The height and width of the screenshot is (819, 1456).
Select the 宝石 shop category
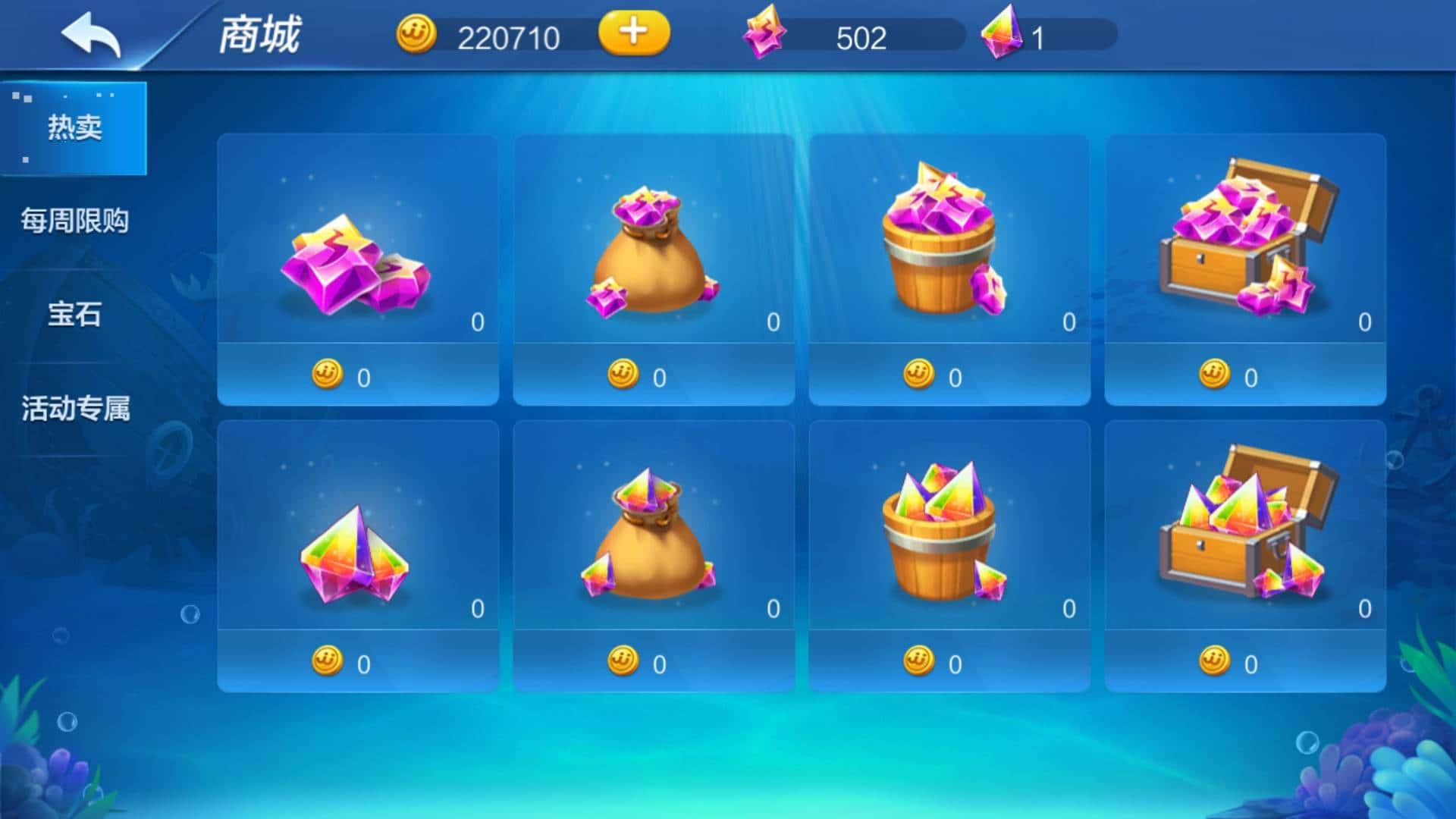click(x=74, y=314)
